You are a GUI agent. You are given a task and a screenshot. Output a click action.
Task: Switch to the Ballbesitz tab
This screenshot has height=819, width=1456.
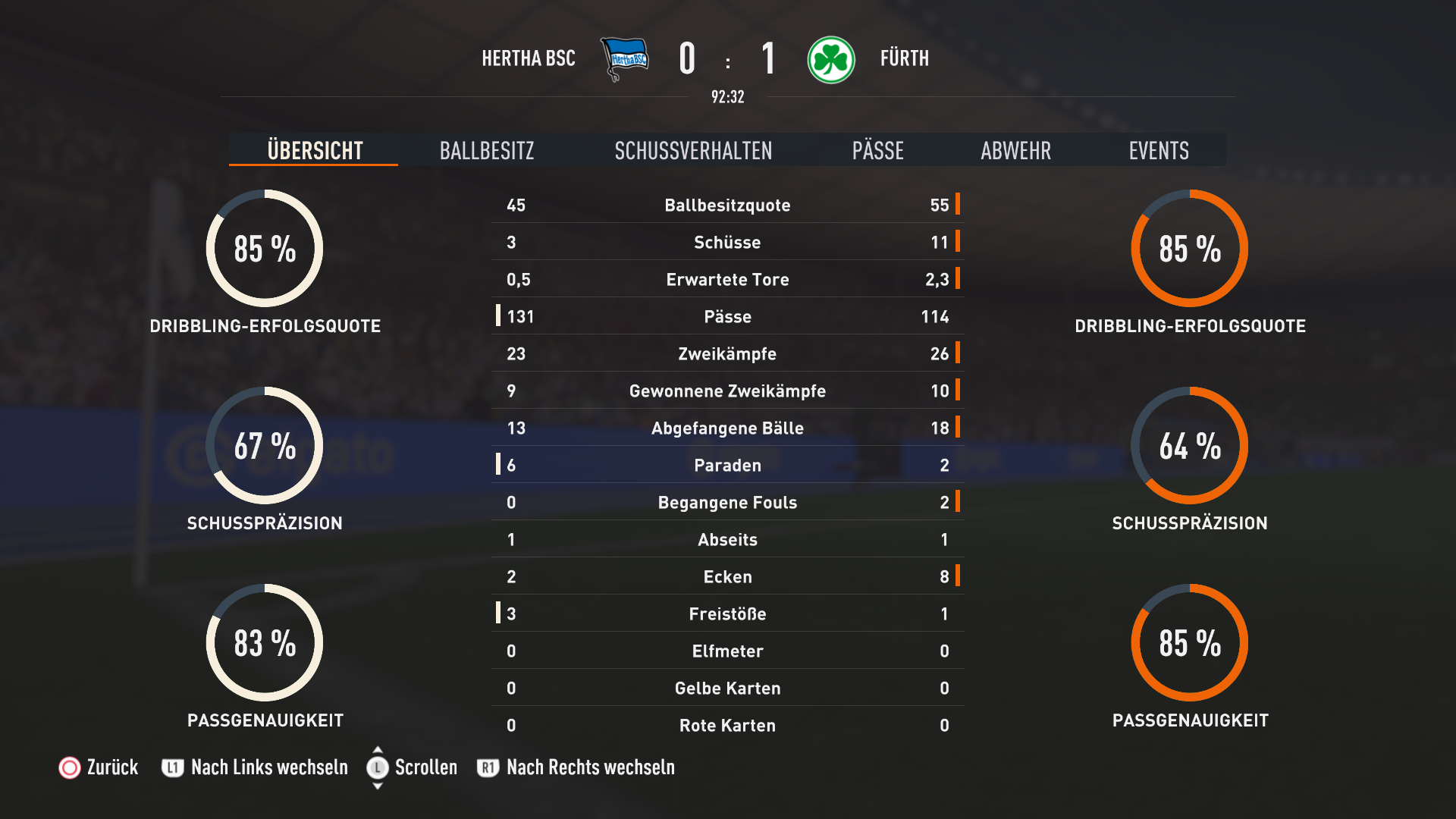click(x=487, y=150)
